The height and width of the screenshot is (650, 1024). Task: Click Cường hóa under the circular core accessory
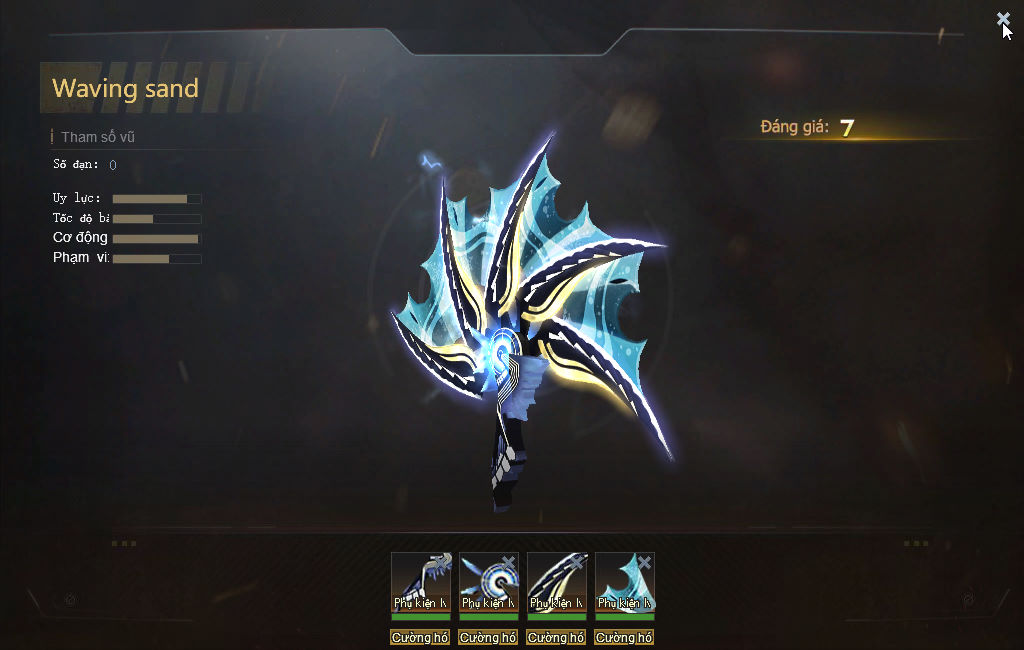488,638
